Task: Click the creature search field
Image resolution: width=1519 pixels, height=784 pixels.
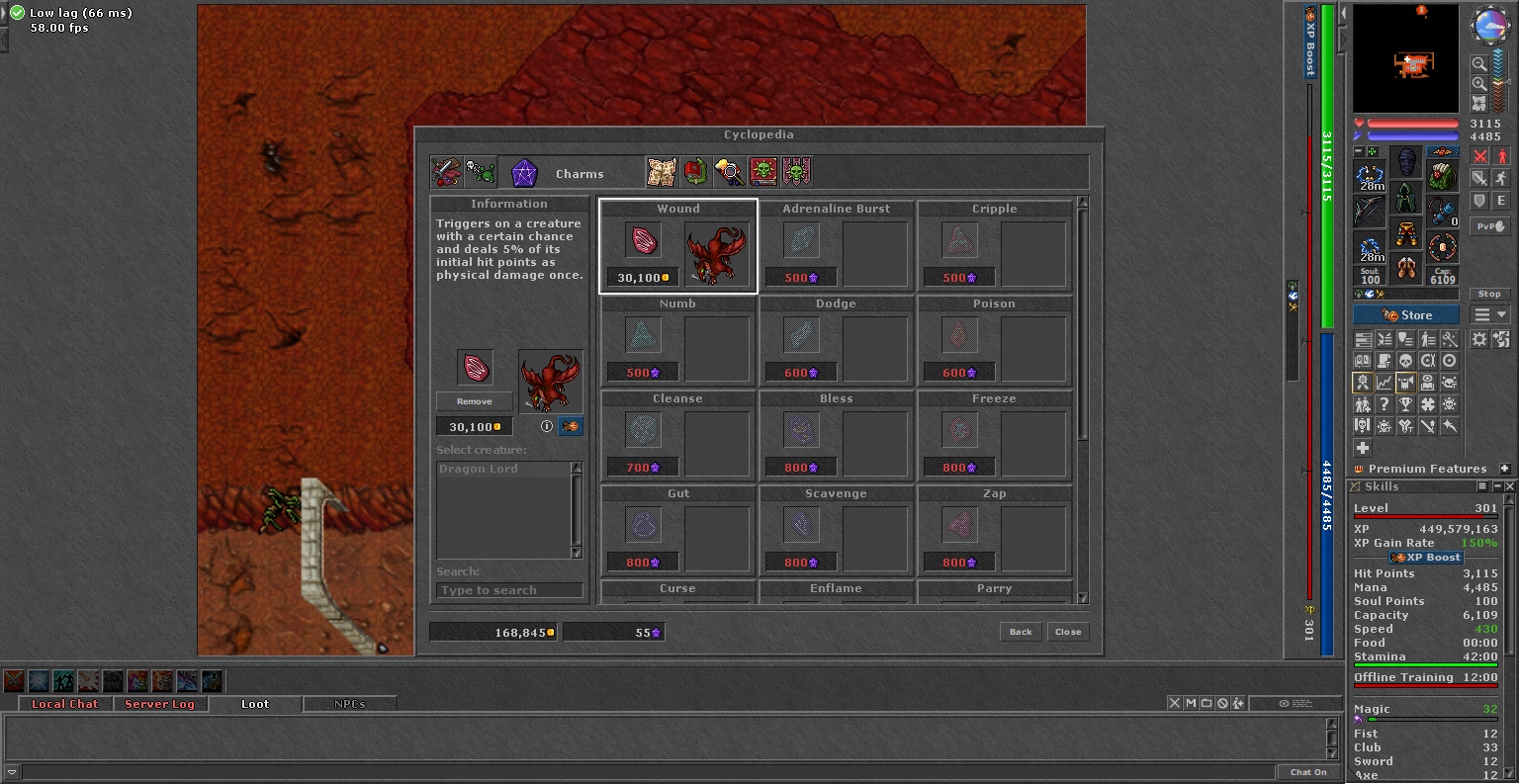Action: pos(509,590)
